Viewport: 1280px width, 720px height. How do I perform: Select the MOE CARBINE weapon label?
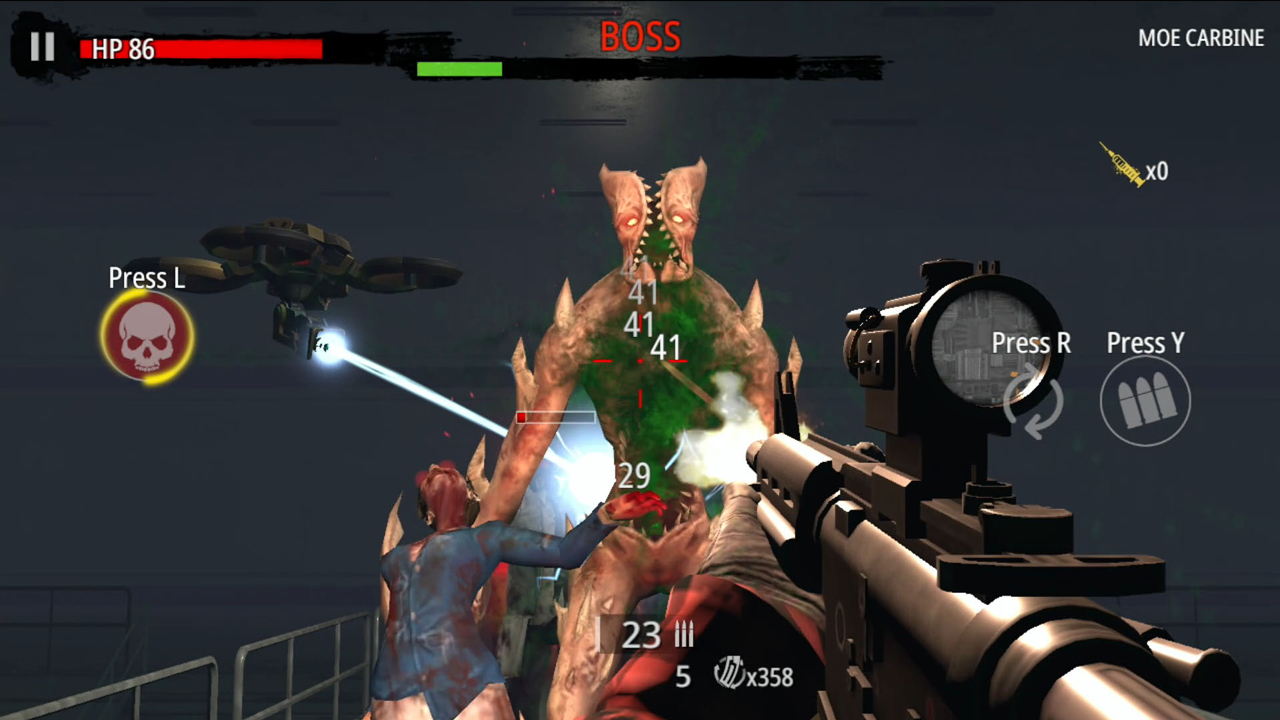tap(1201, 38)
